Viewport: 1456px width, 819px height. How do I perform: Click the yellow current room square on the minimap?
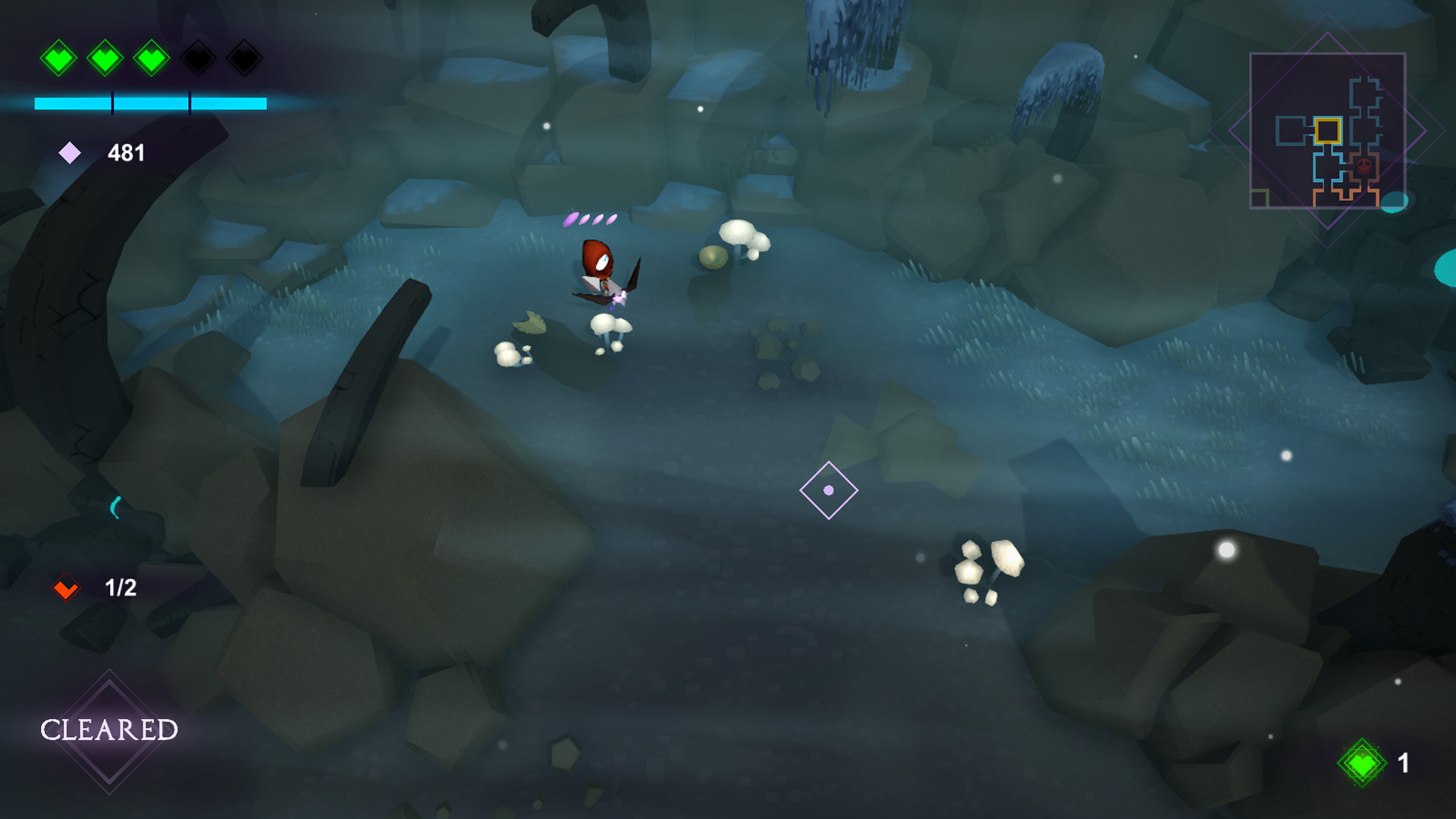(1328, 130)
